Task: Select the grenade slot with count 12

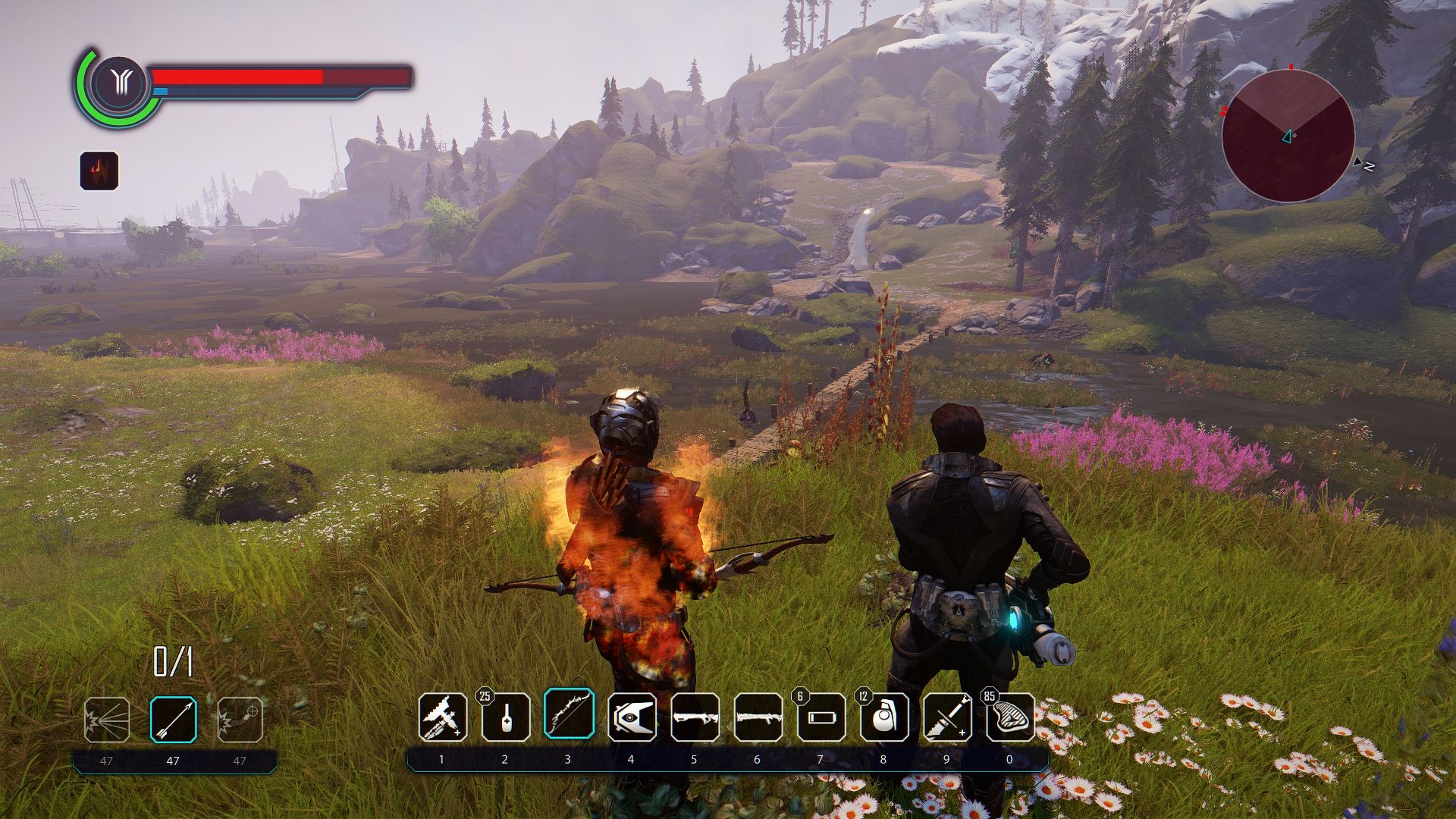Action: pyautogui.click(x=884, y=717)
